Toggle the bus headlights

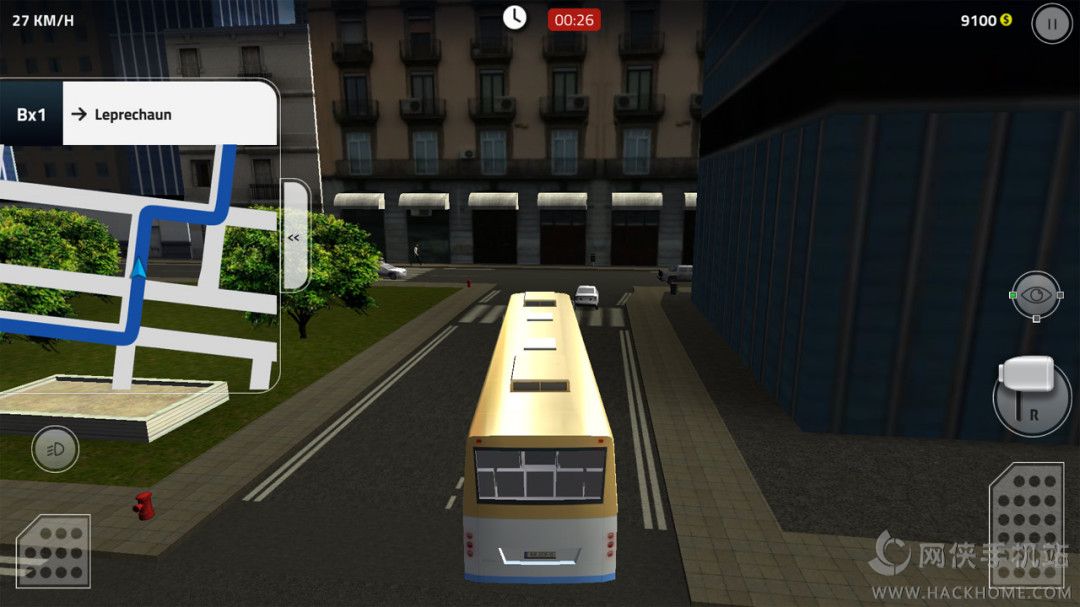pos(55,449)
